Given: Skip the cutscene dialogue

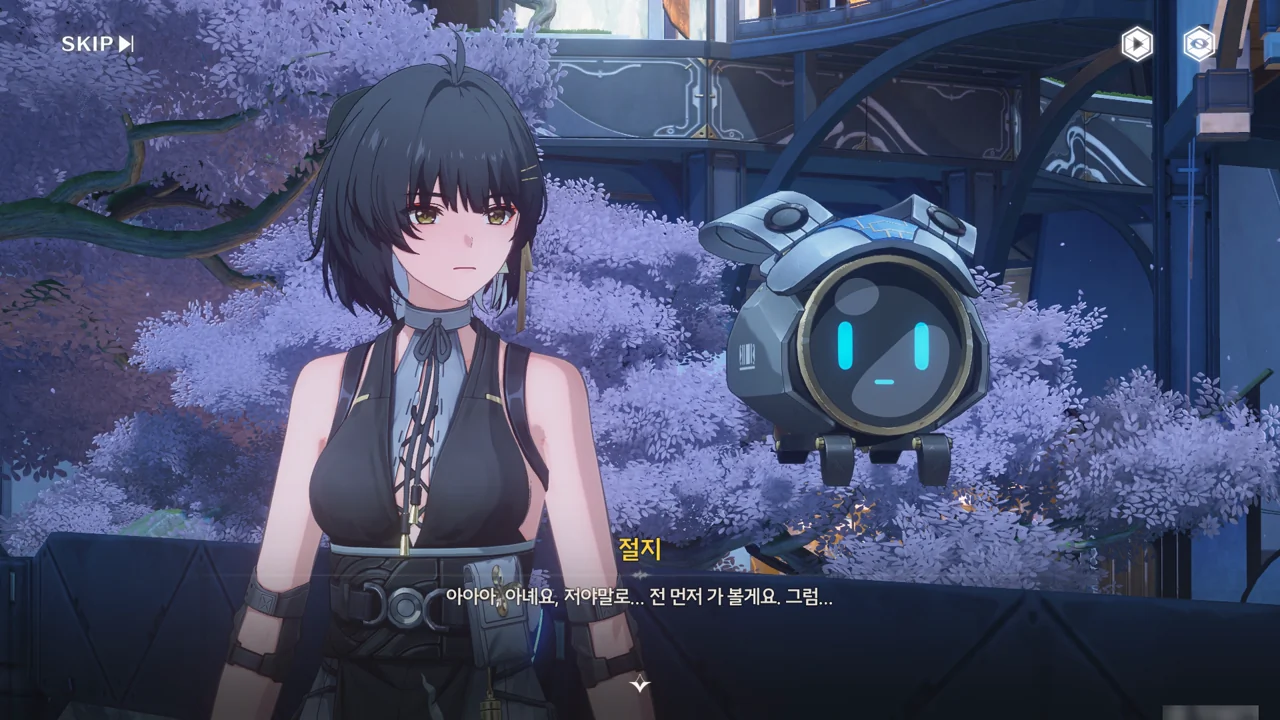Looking at the screenshot, I should click(97, 44).
